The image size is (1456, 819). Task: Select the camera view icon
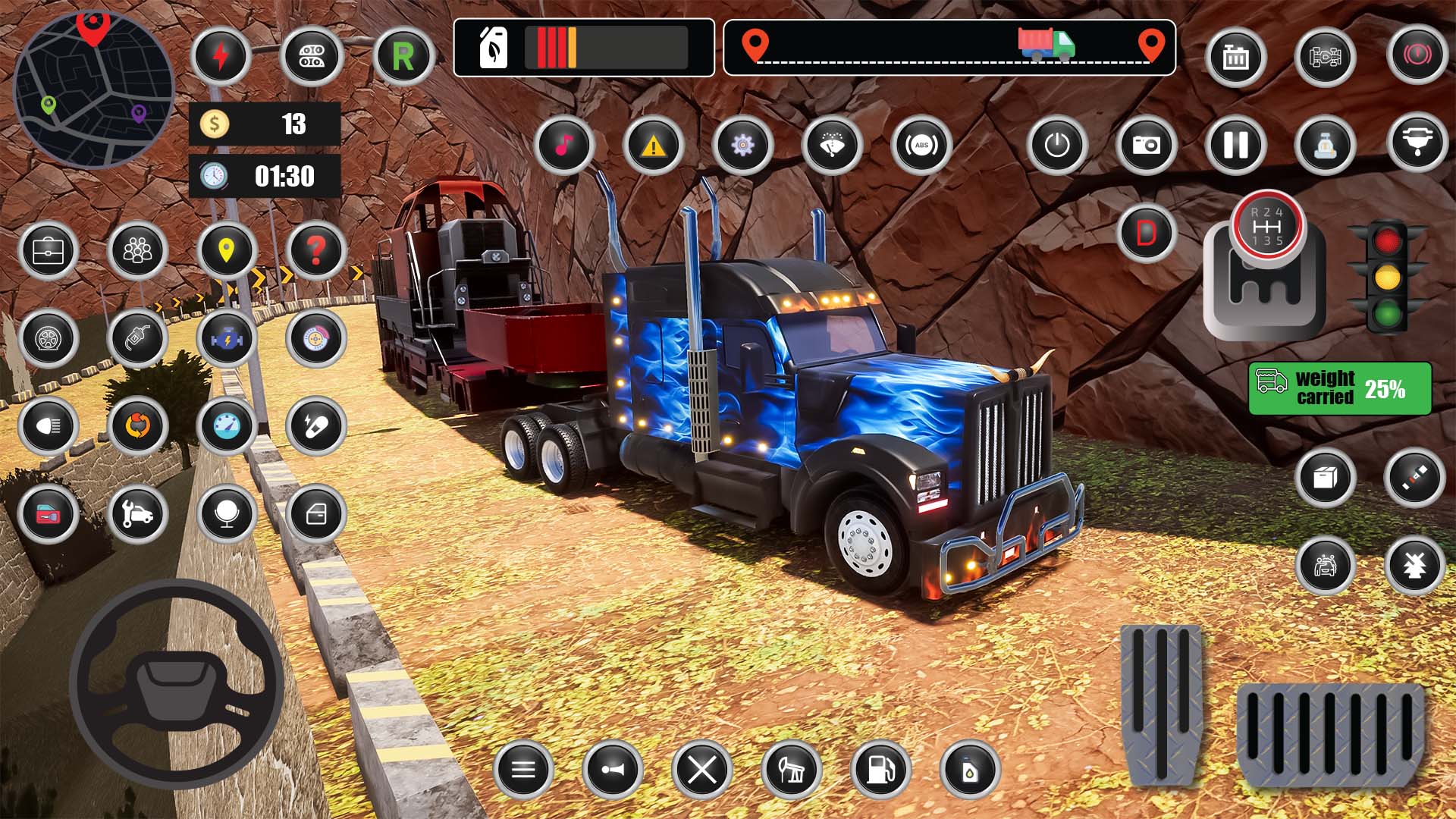pyautogui.click(x=1147, y=146)
